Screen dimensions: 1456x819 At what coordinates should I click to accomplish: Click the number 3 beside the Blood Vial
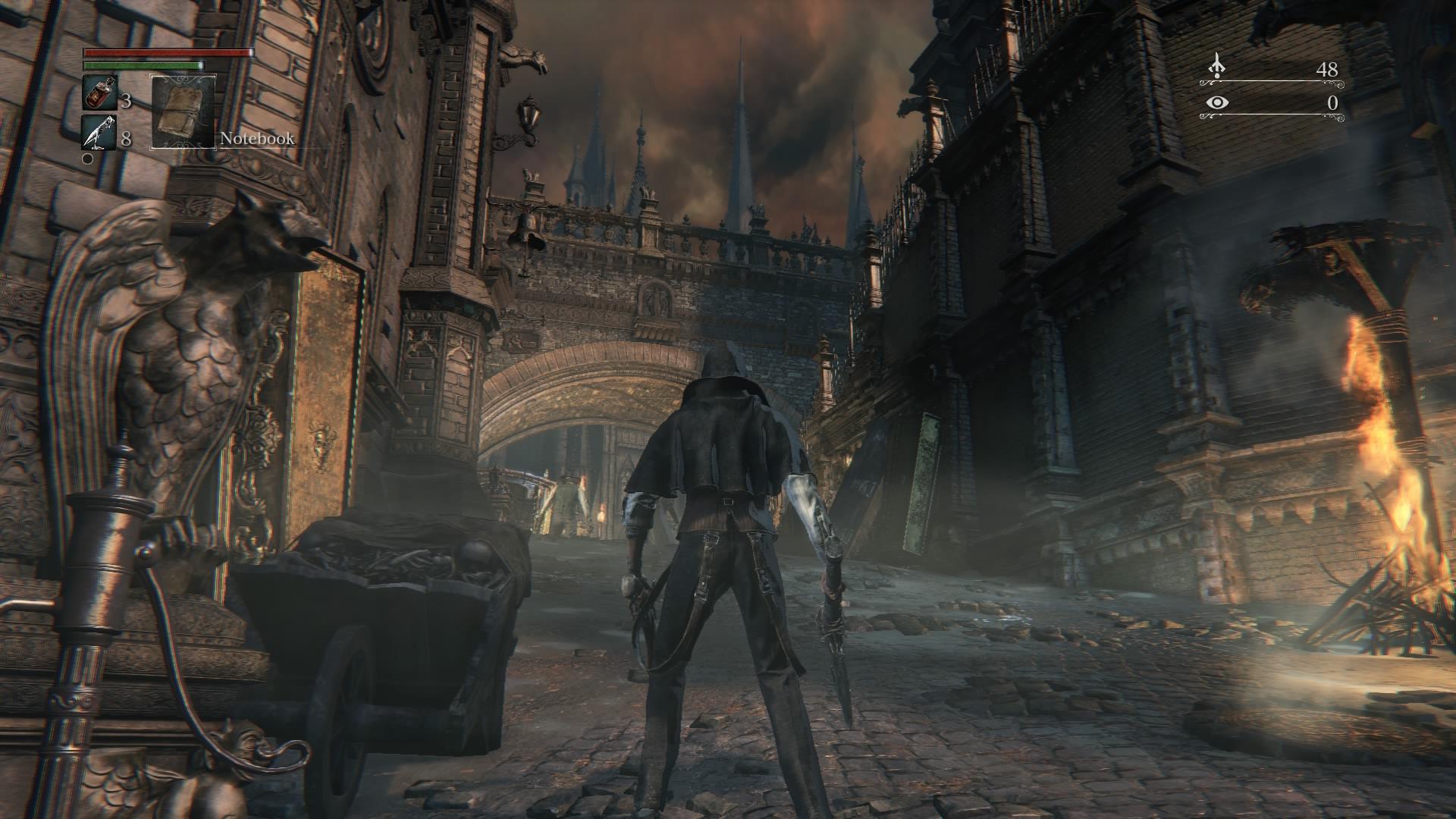127,100
